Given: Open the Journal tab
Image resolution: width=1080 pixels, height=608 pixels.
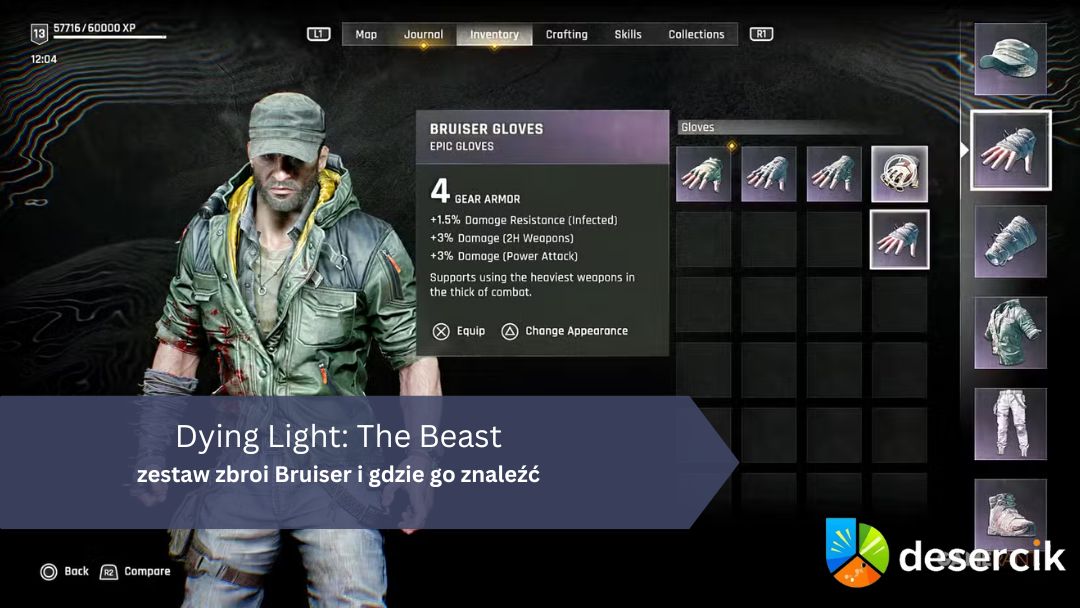Looking at the screenshot, I should pos(423,34).
